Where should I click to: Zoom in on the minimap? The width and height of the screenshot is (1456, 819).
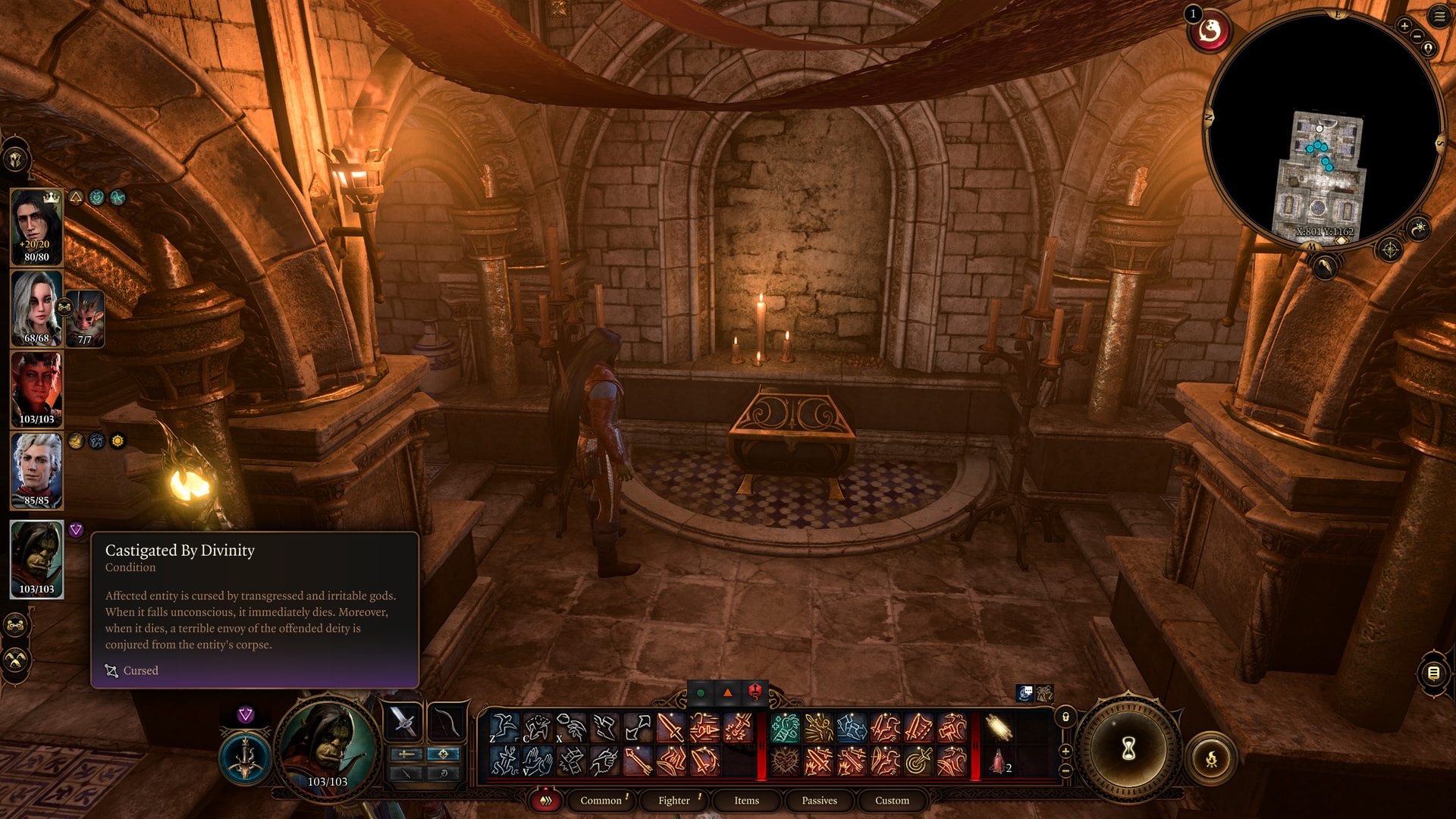(1404, 26)
